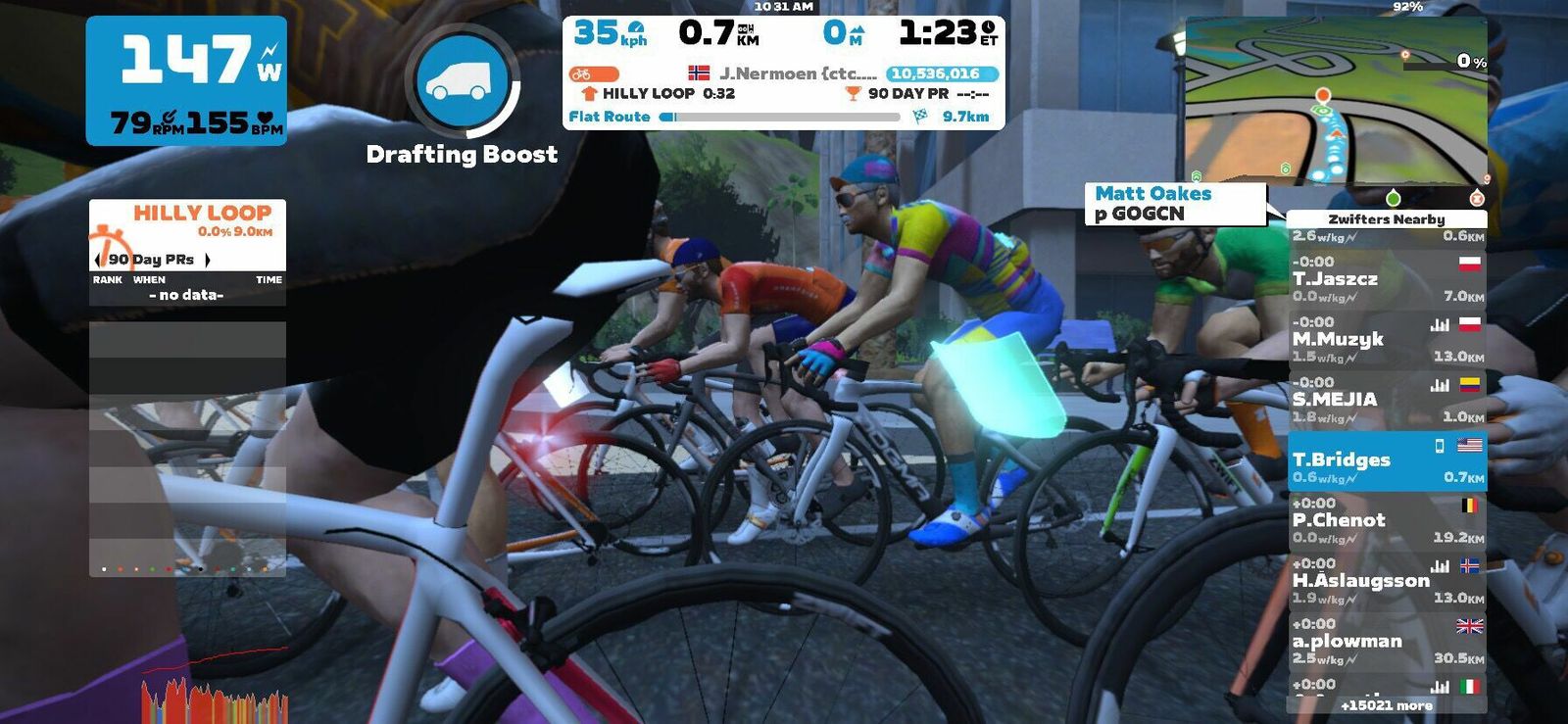
Task: Open the minimap view
Action: pyautogui.click(x=1335, y=101)
